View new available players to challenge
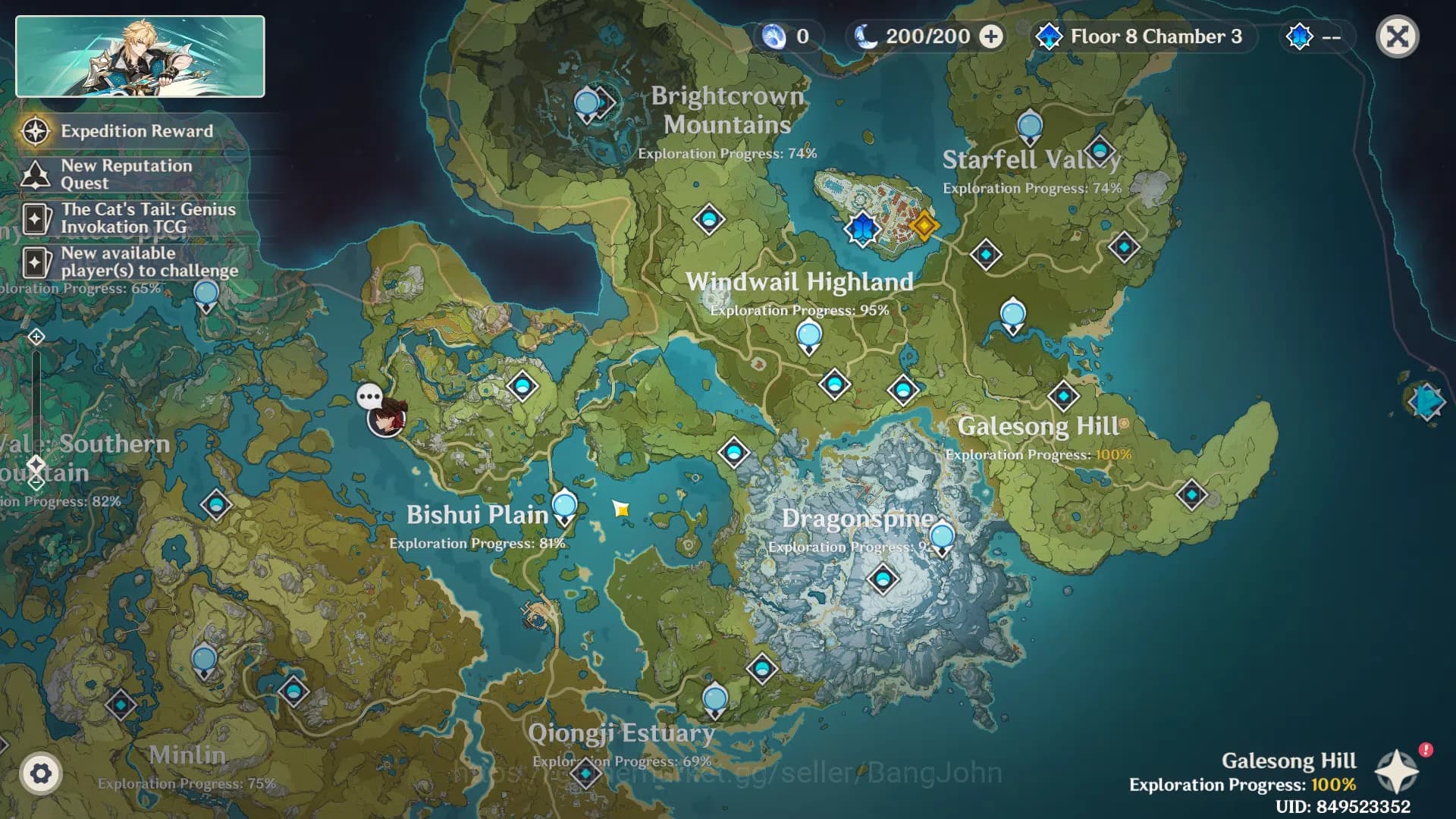 click(149, 262)
